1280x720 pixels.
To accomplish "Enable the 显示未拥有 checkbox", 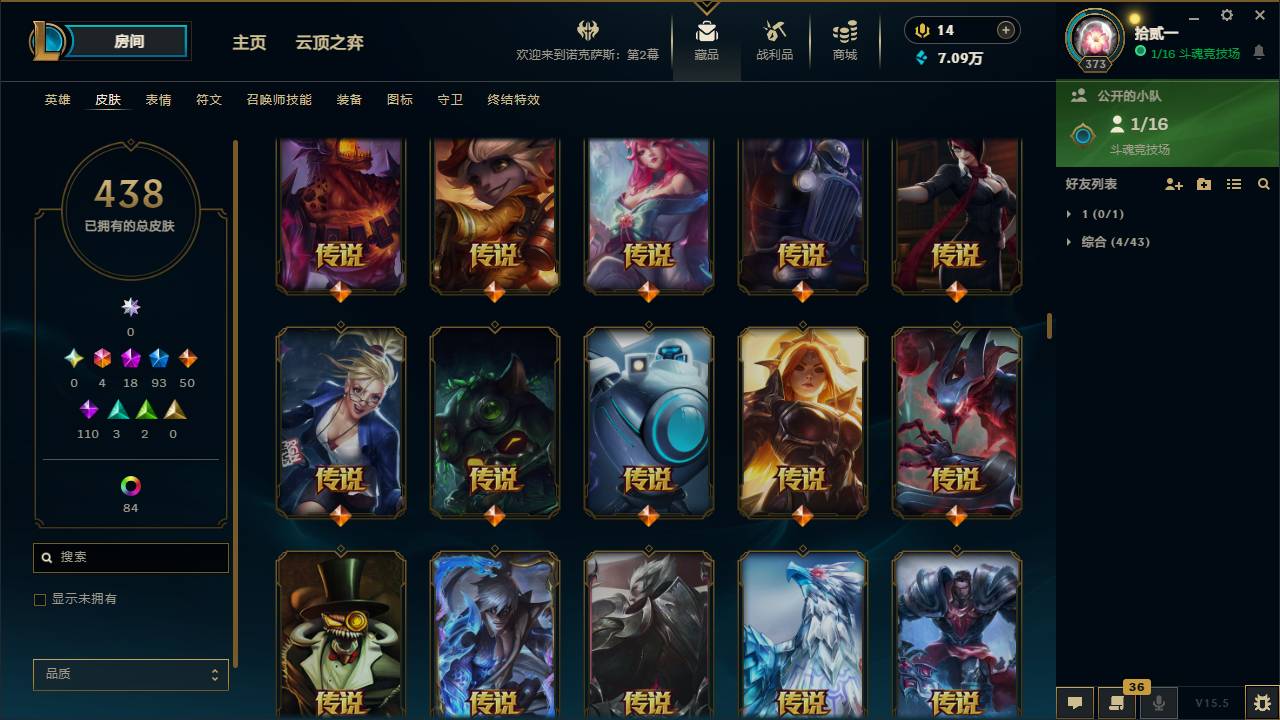I will (40, 599).
